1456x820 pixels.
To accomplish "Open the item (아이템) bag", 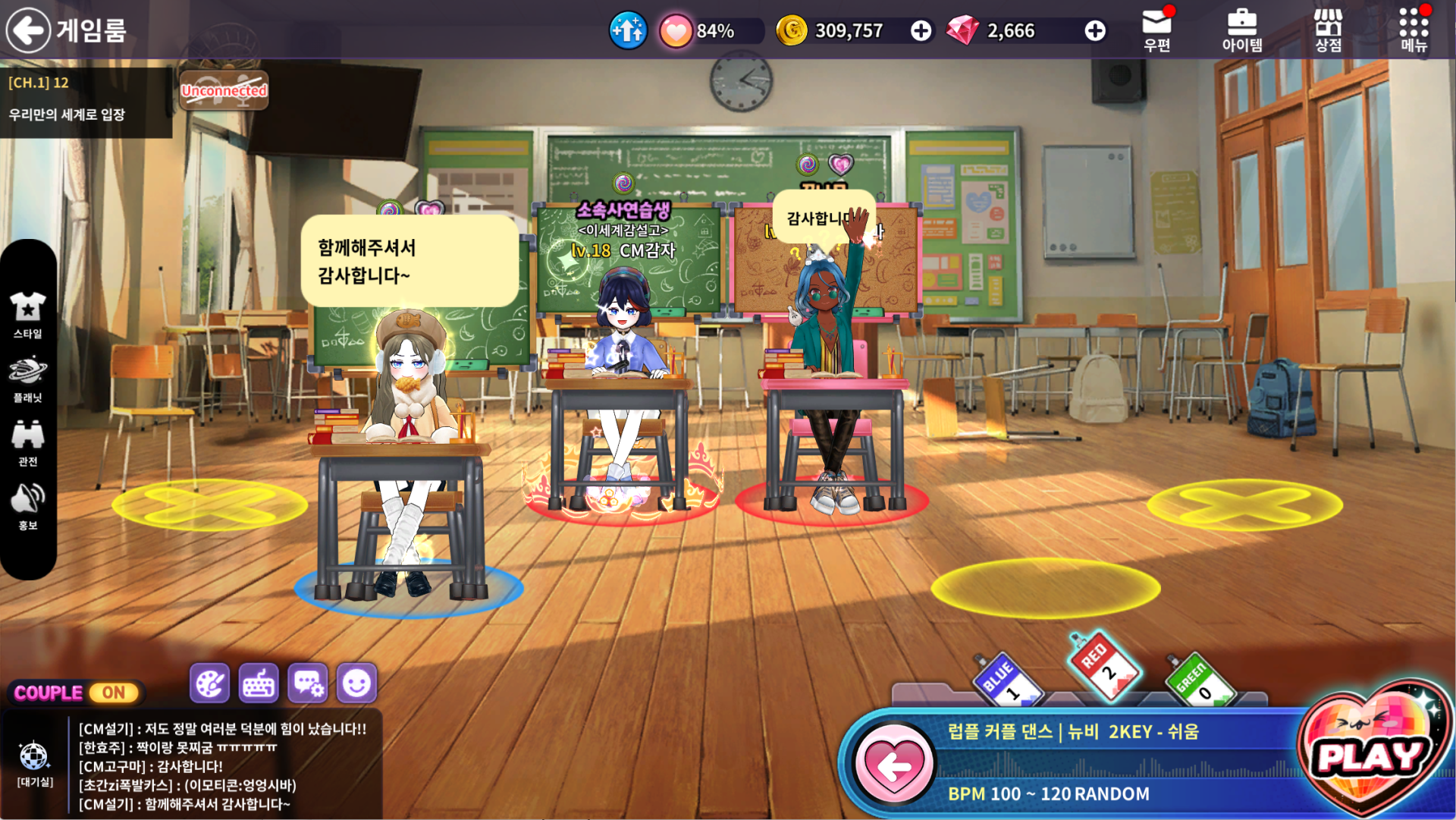I will pyautogui.click(x=1241, y=30).
